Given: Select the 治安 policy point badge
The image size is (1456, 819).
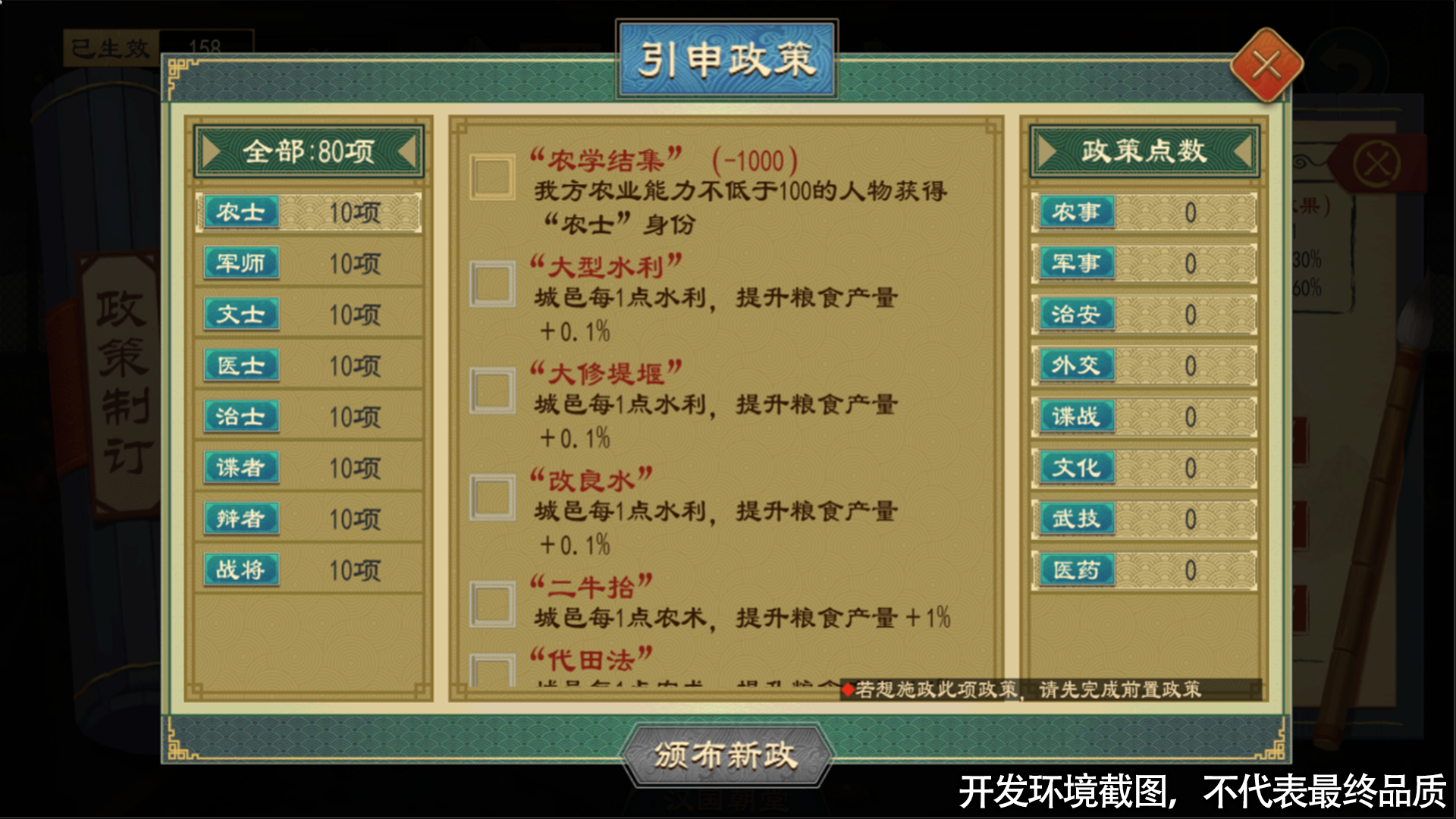Looking at the screenshot, I should click(x=1076, y=315).
